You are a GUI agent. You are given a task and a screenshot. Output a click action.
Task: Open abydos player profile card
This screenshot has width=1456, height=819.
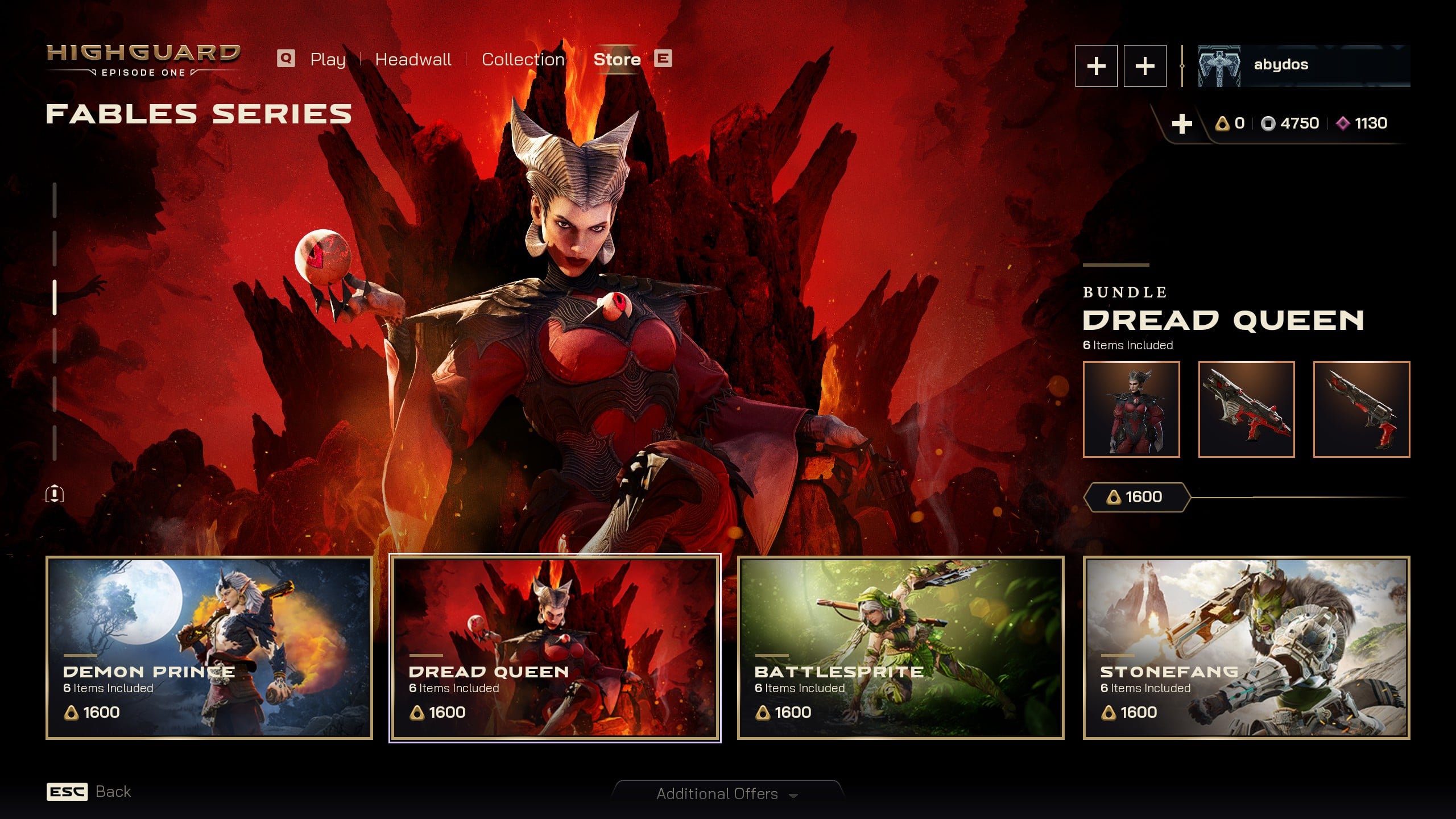coord(1304,65)
